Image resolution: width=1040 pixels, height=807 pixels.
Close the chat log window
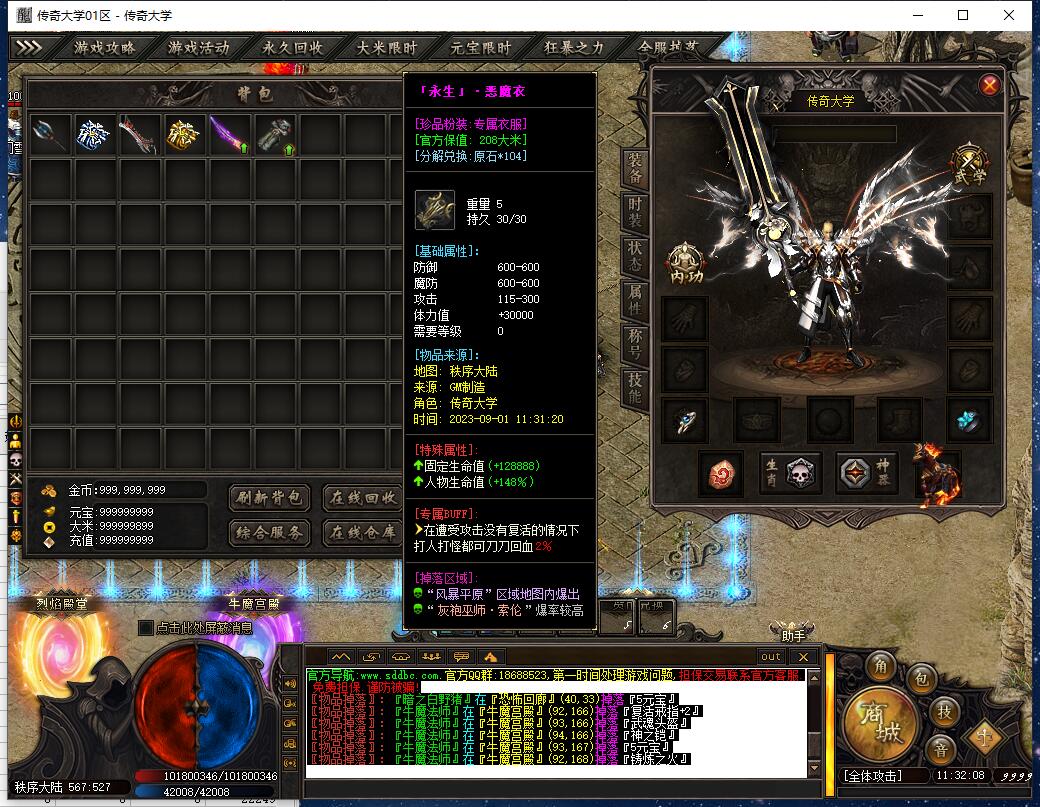pos(803,656)
